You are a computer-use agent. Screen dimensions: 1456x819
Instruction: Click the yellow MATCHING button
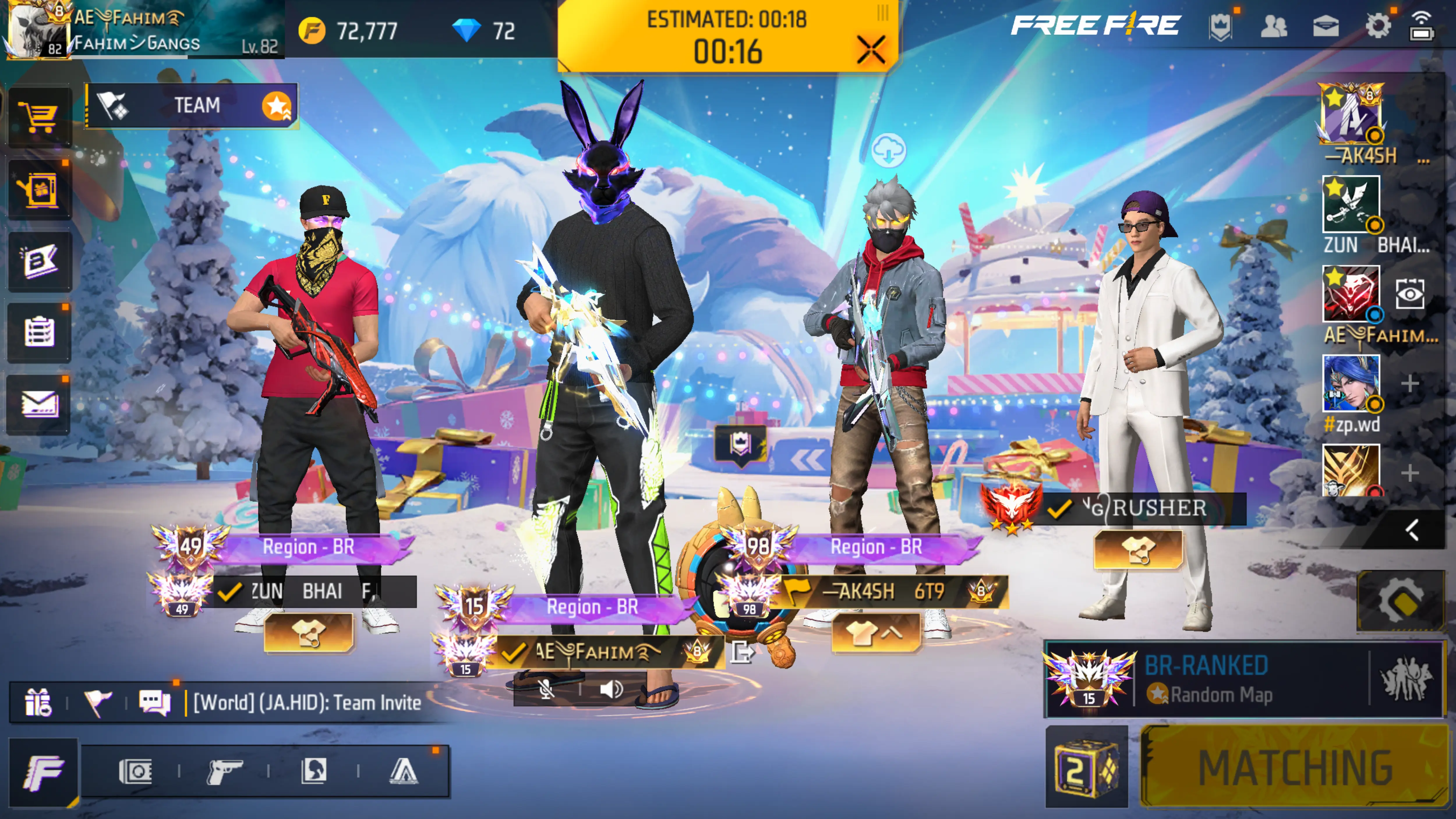point(1294,766)
